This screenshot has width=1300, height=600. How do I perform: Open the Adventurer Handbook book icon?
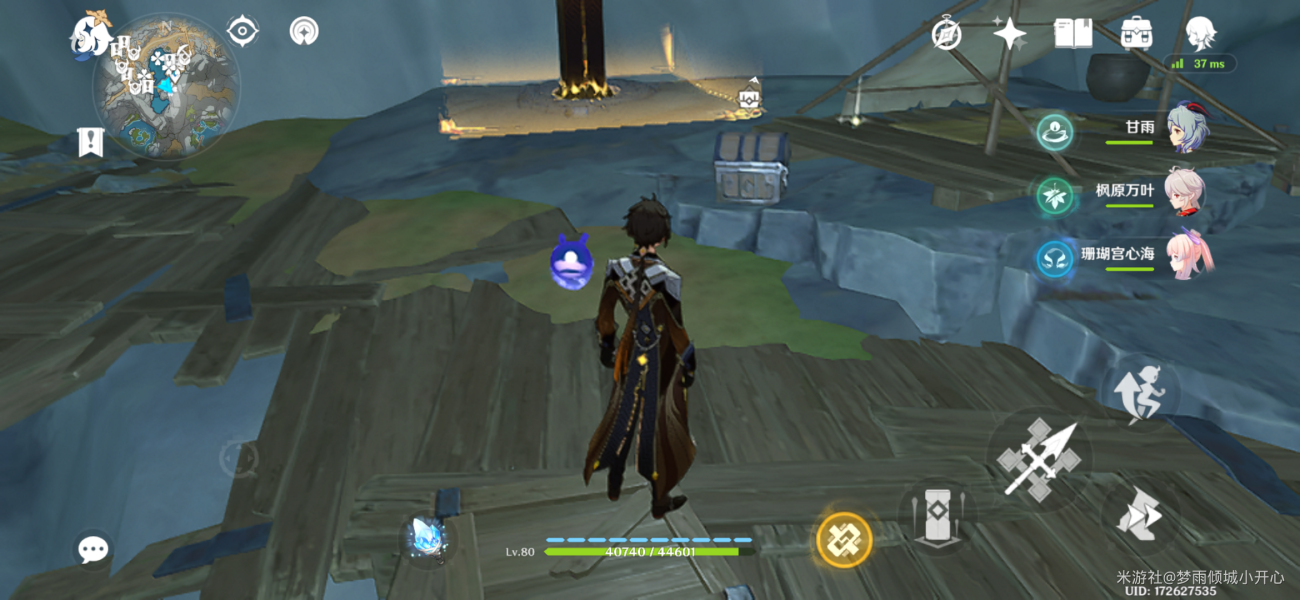click(x=1072, y=34)
